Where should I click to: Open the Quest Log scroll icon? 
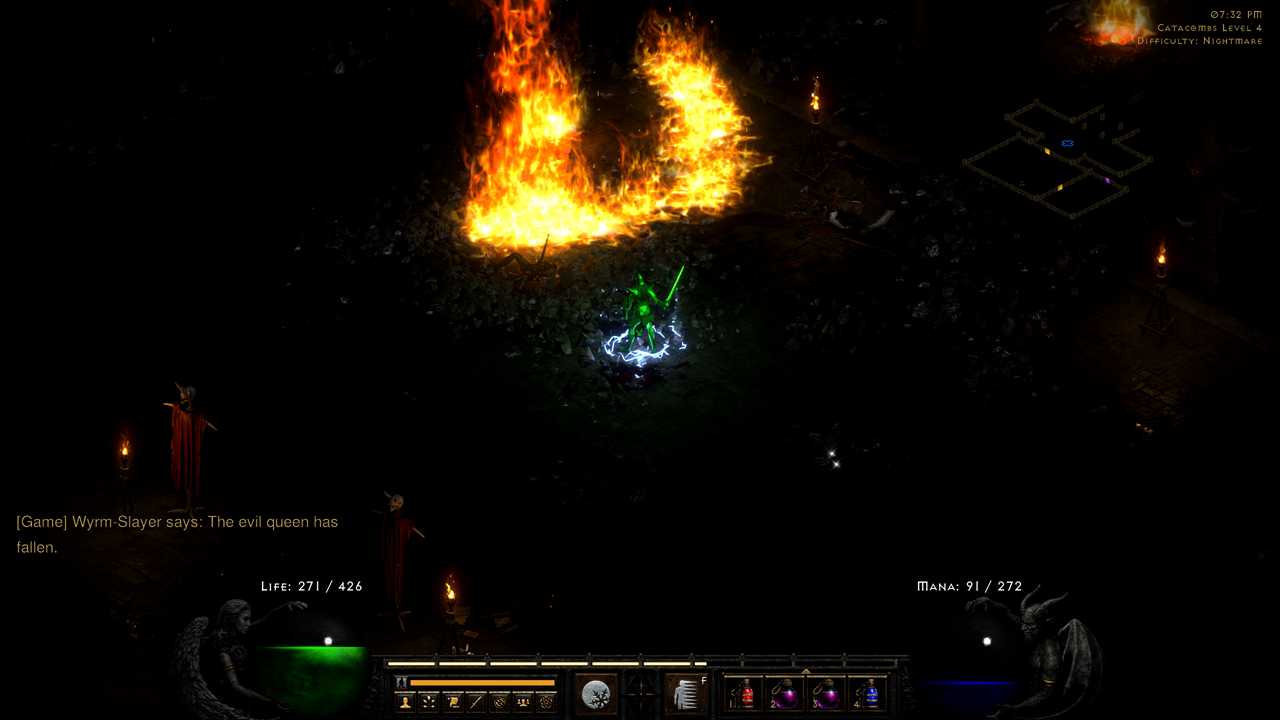(453, 700)
